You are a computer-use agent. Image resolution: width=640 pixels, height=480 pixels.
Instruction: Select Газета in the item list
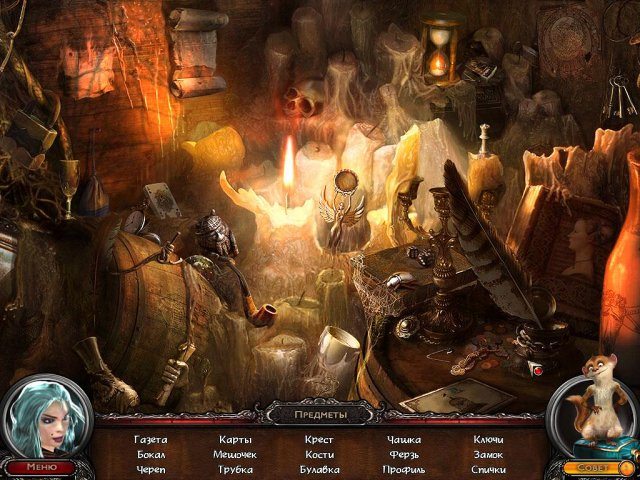(150, 439)
